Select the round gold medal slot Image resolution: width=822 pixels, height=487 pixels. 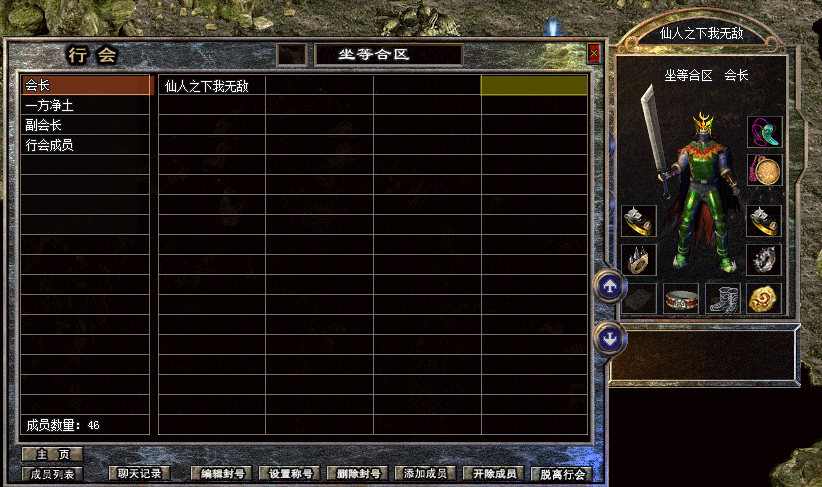[764, 298]
